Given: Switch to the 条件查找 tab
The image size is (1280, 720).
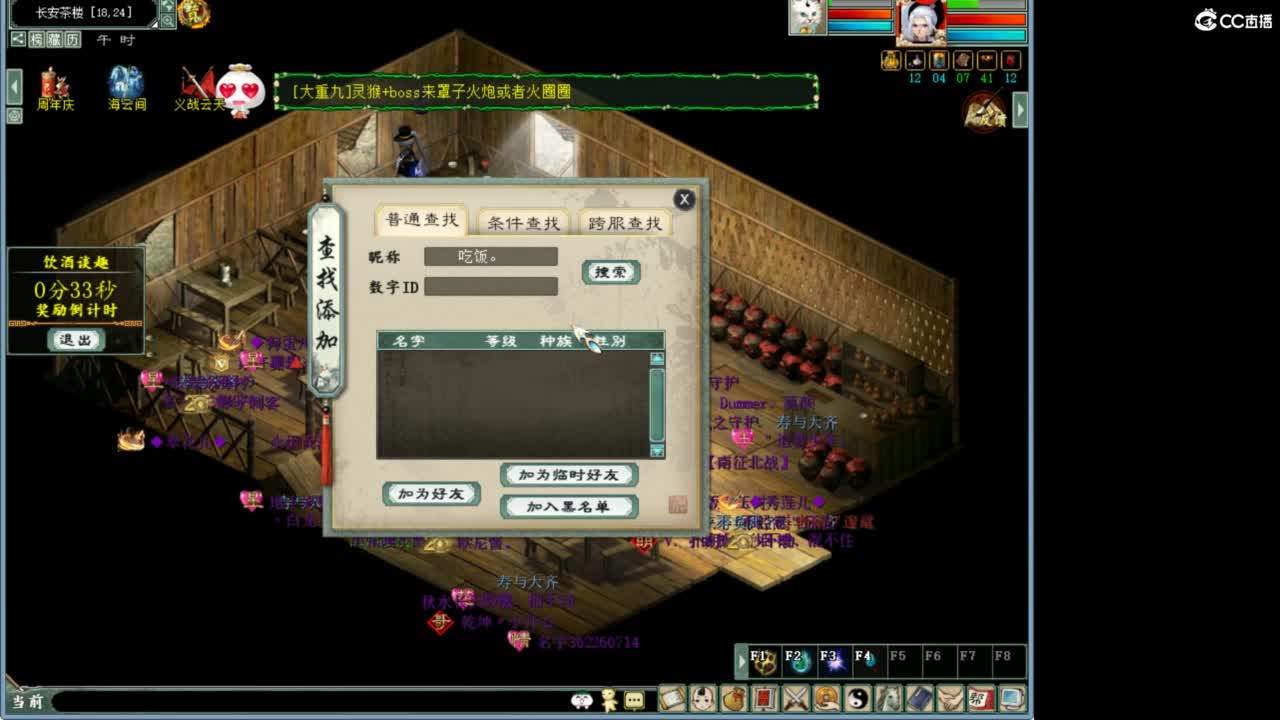Looking at the screenshot, I should pyautogui.click(x=522, y=223).
